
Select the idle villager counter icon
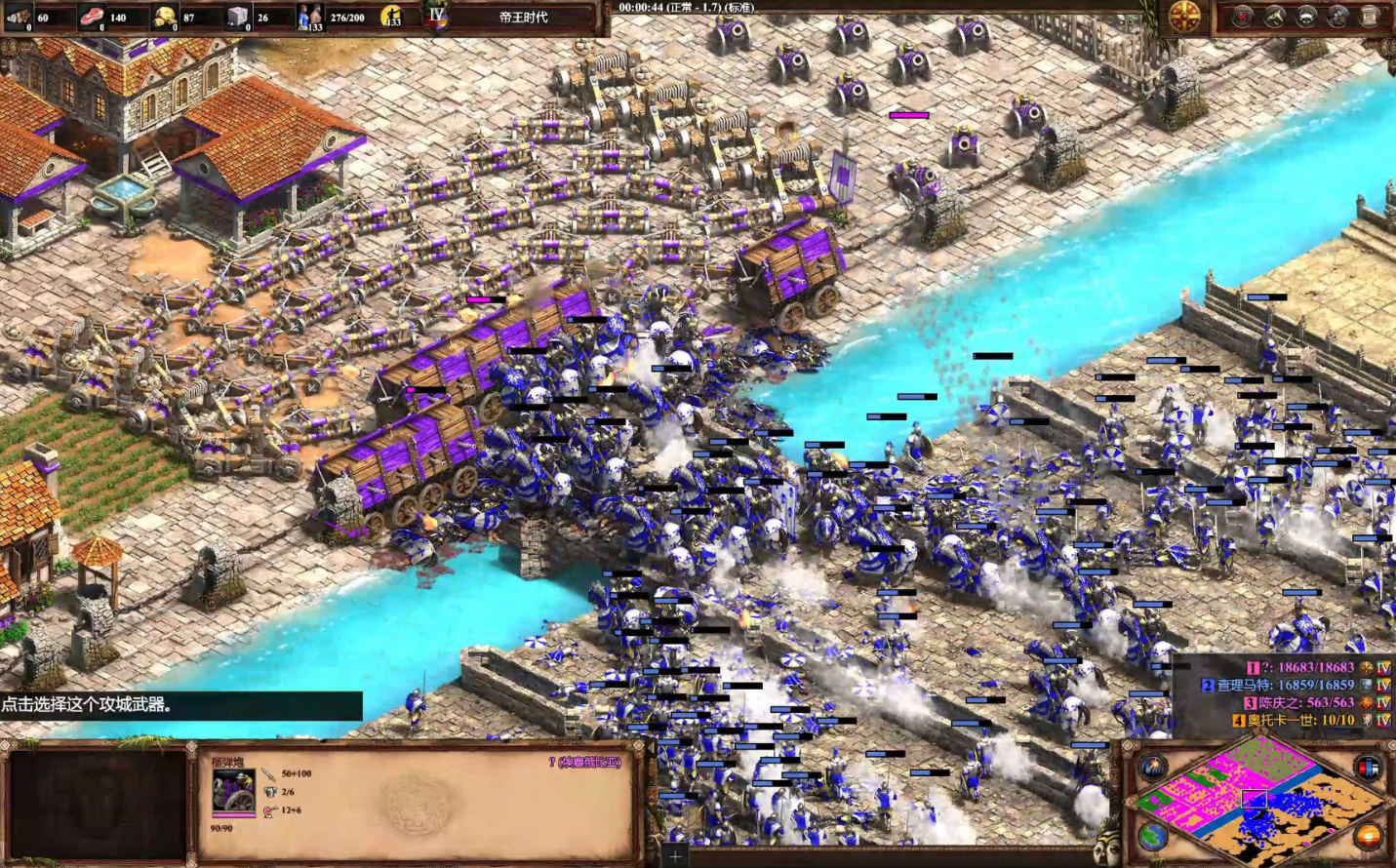(x=392, y=17)
